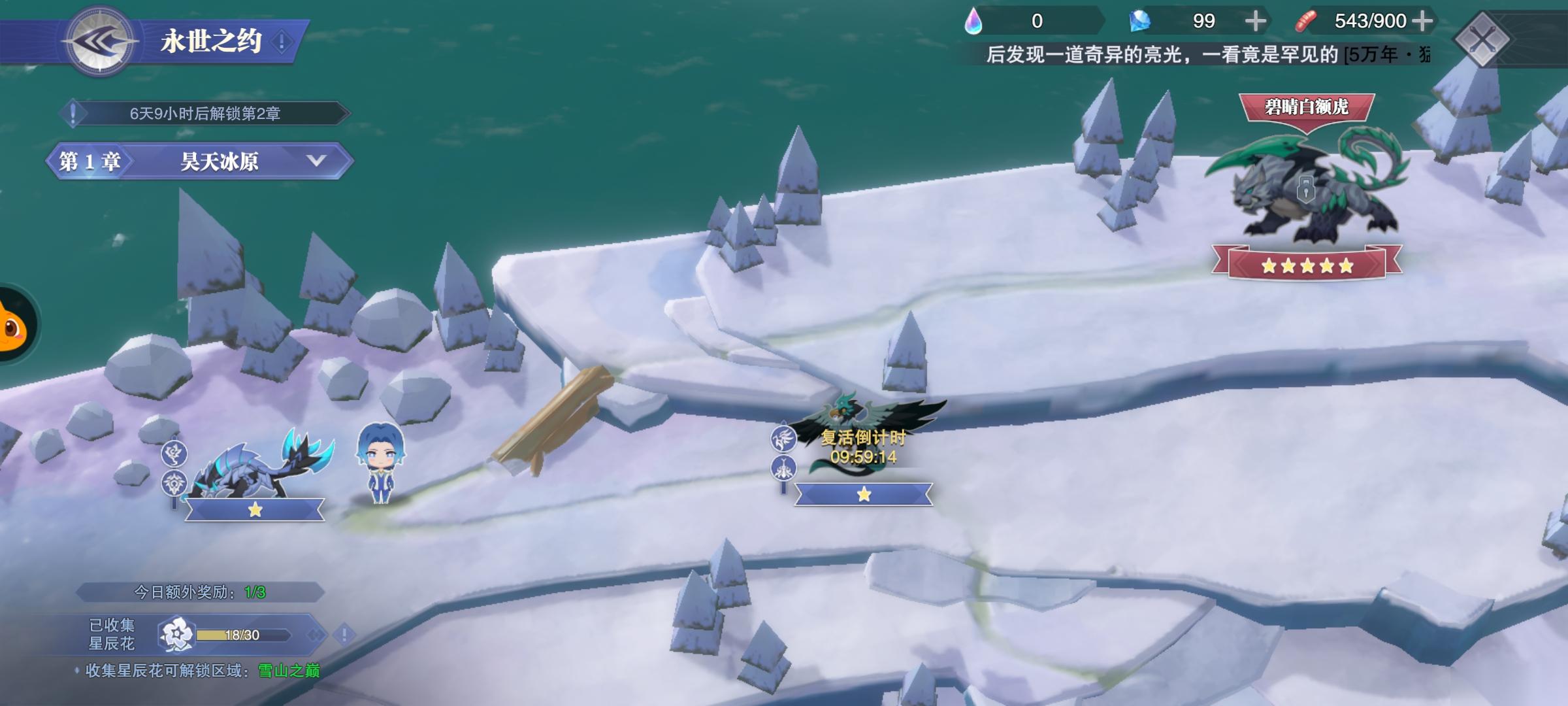Screen dimensions: 1568x706
Task: Tap the chapter 2 unlock notice banner
Action: click(x=204, y=114)
